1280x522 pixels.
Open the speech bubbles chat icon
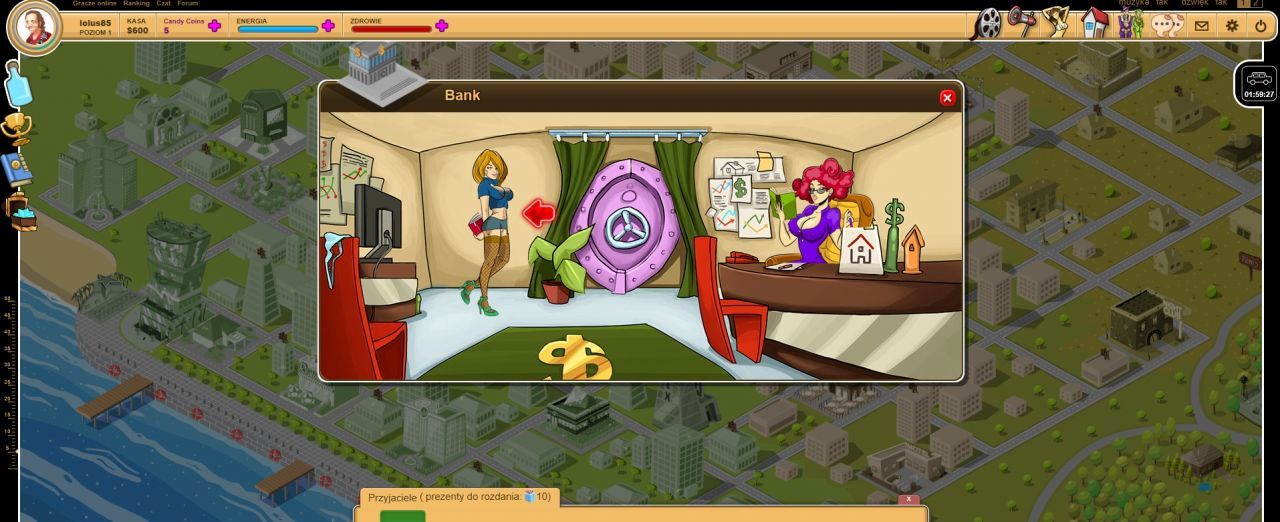pos(1167,24)
